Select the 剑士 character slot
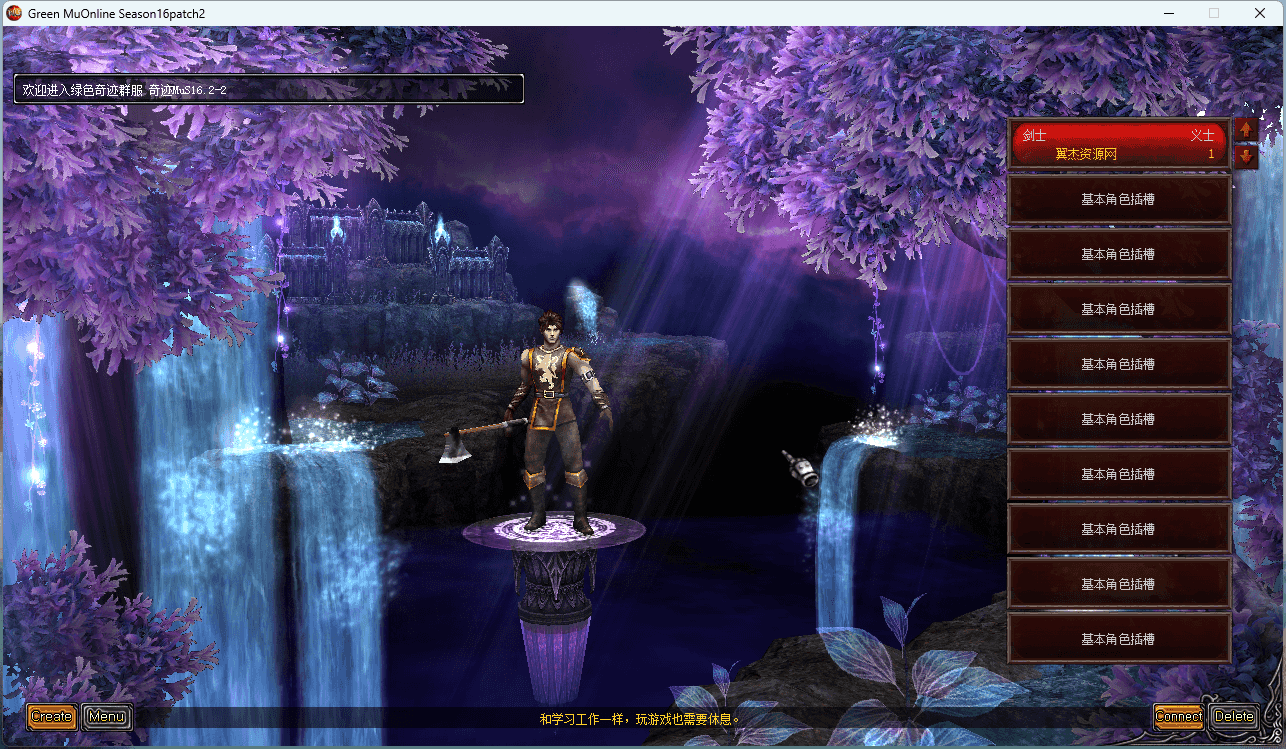Screen dimensions: 1286x749 point(1118,144)
